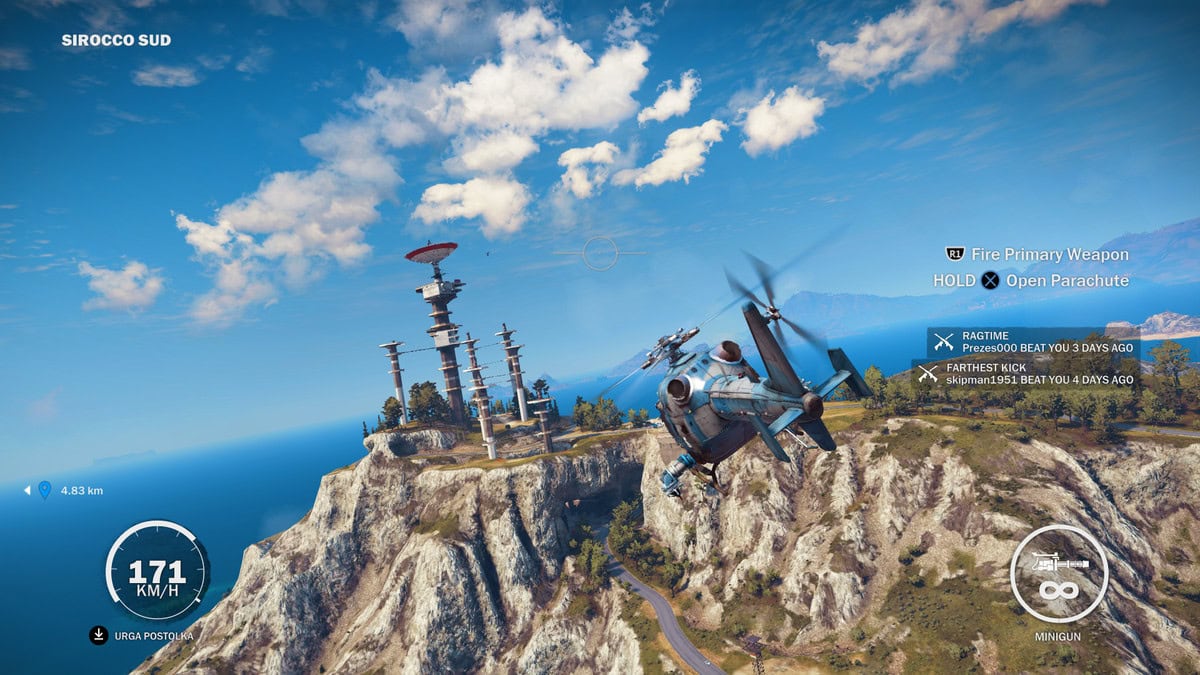The width and height of the screenshot is (1200, 675).
Task: Open the Ragtime challenge notification
Action: click(1033, 341)
